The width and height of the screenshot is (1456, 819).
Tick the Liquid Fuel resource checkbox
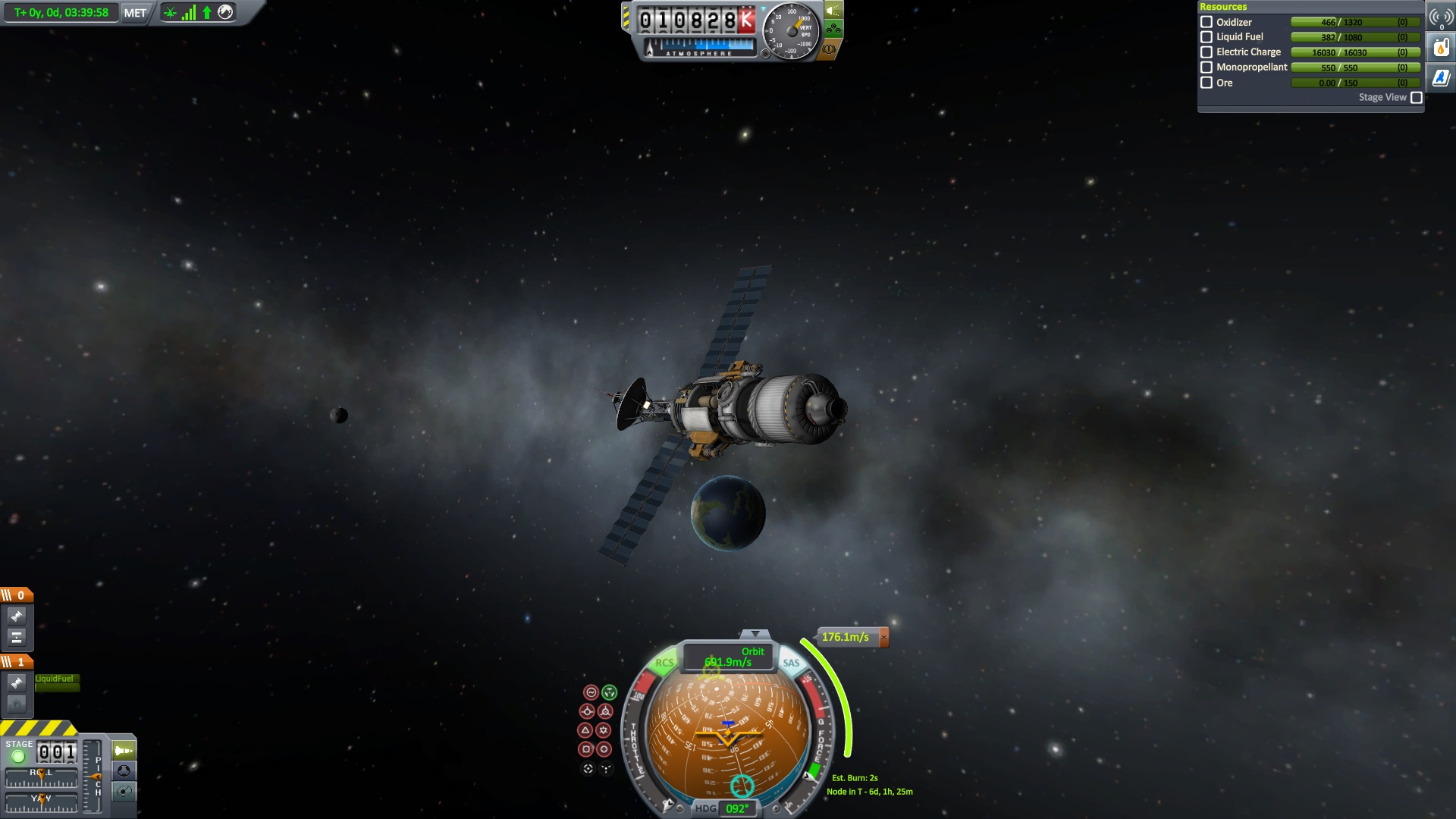point(1207,37)
